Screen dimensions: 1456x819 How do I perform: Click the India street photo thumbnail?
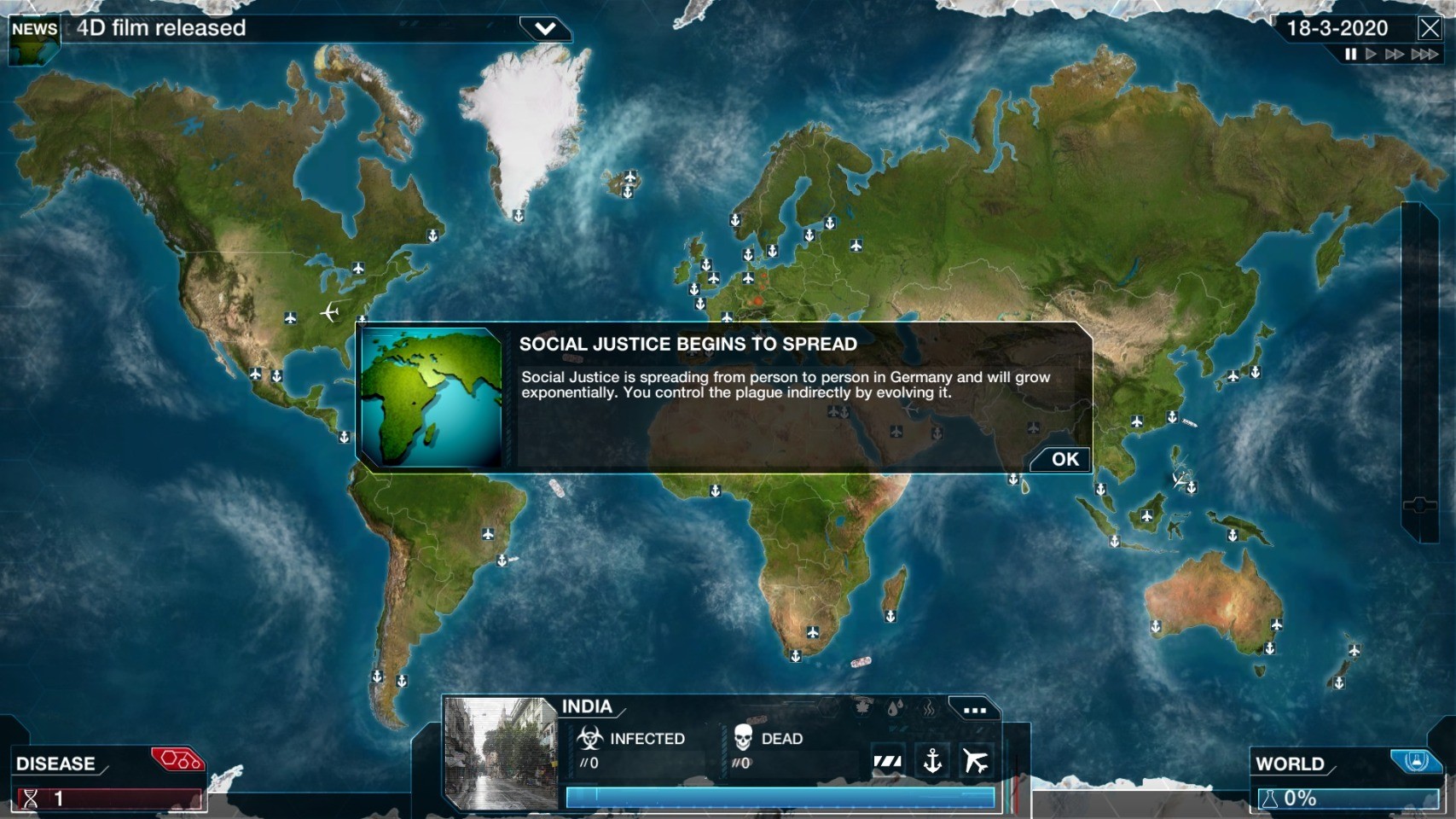tap(500, 753)
